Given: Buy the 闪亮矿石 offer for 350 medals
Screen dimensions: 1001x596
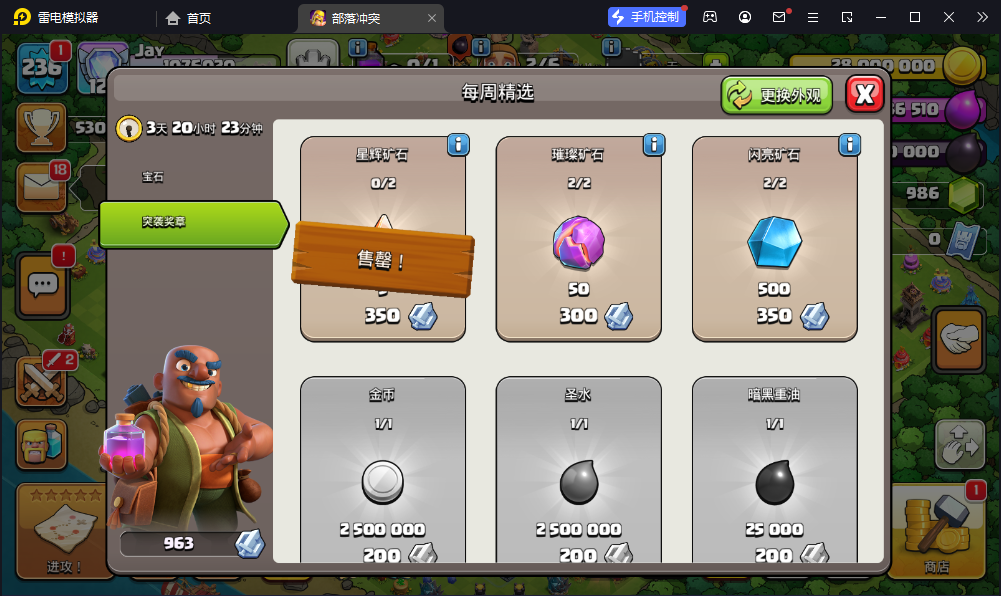Looking at the screenshot, I should 774,240.
